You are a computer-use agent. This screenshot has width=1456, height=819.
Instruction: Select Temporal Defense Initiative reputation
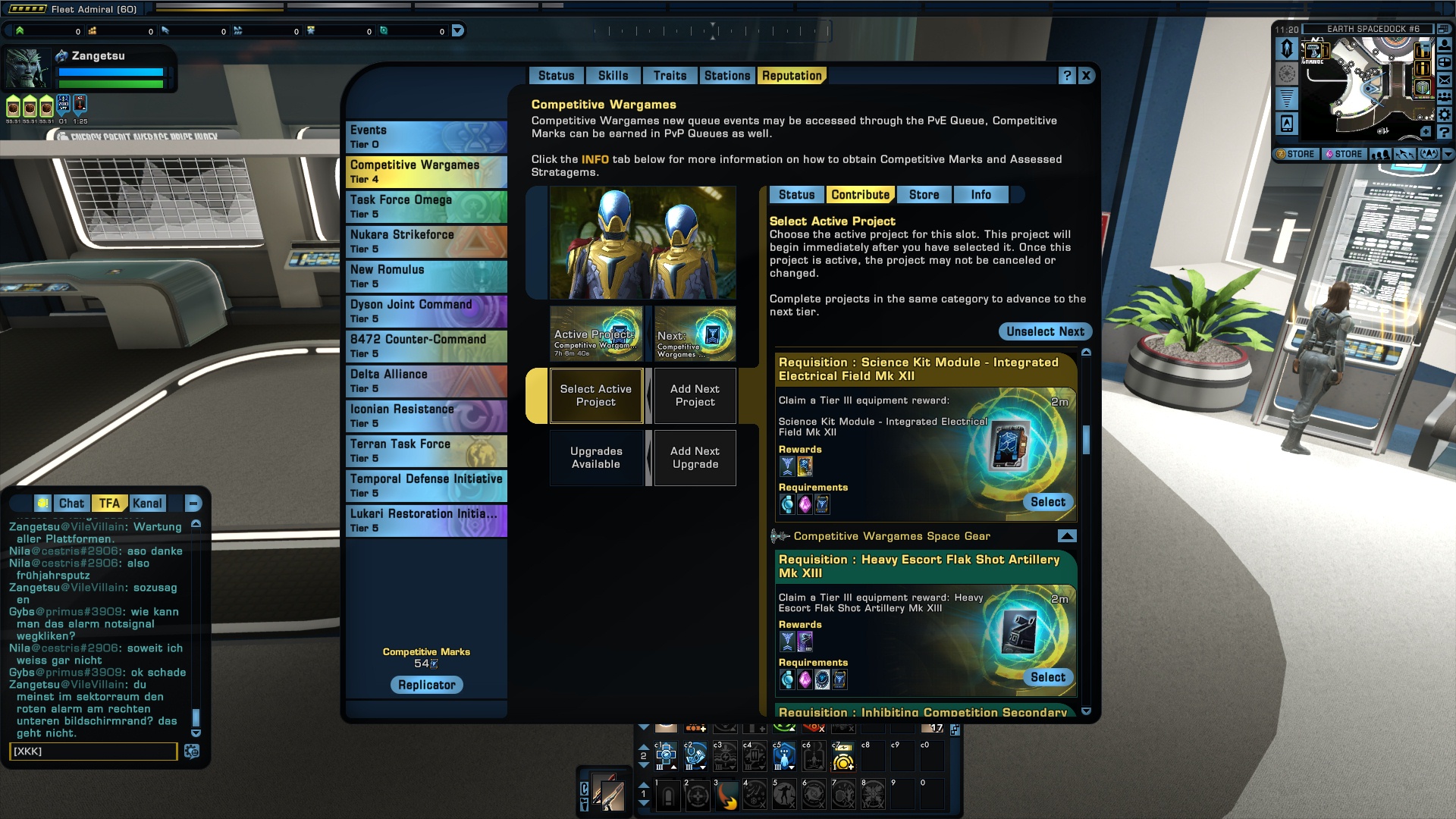click(x=426, y=485)
